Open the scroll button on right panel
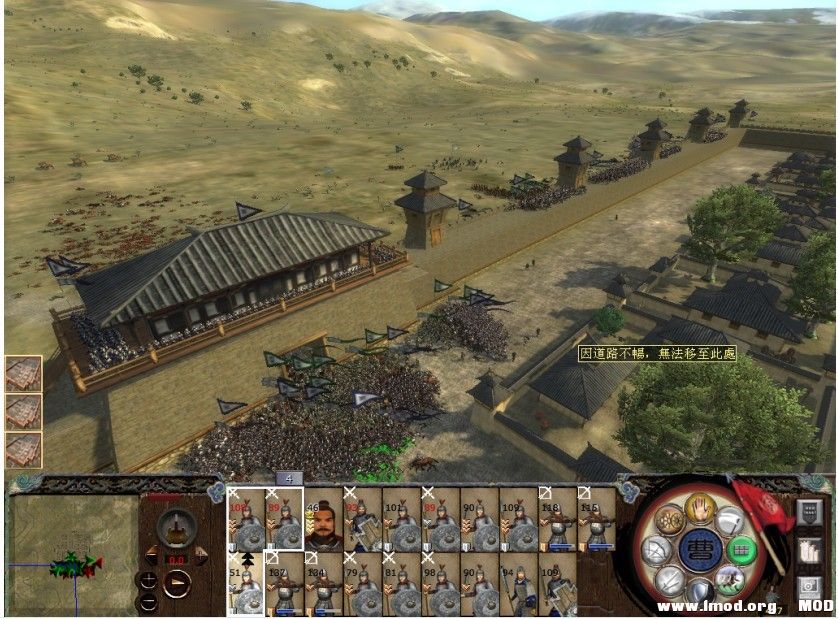The image size is (838, 619). 809,549
